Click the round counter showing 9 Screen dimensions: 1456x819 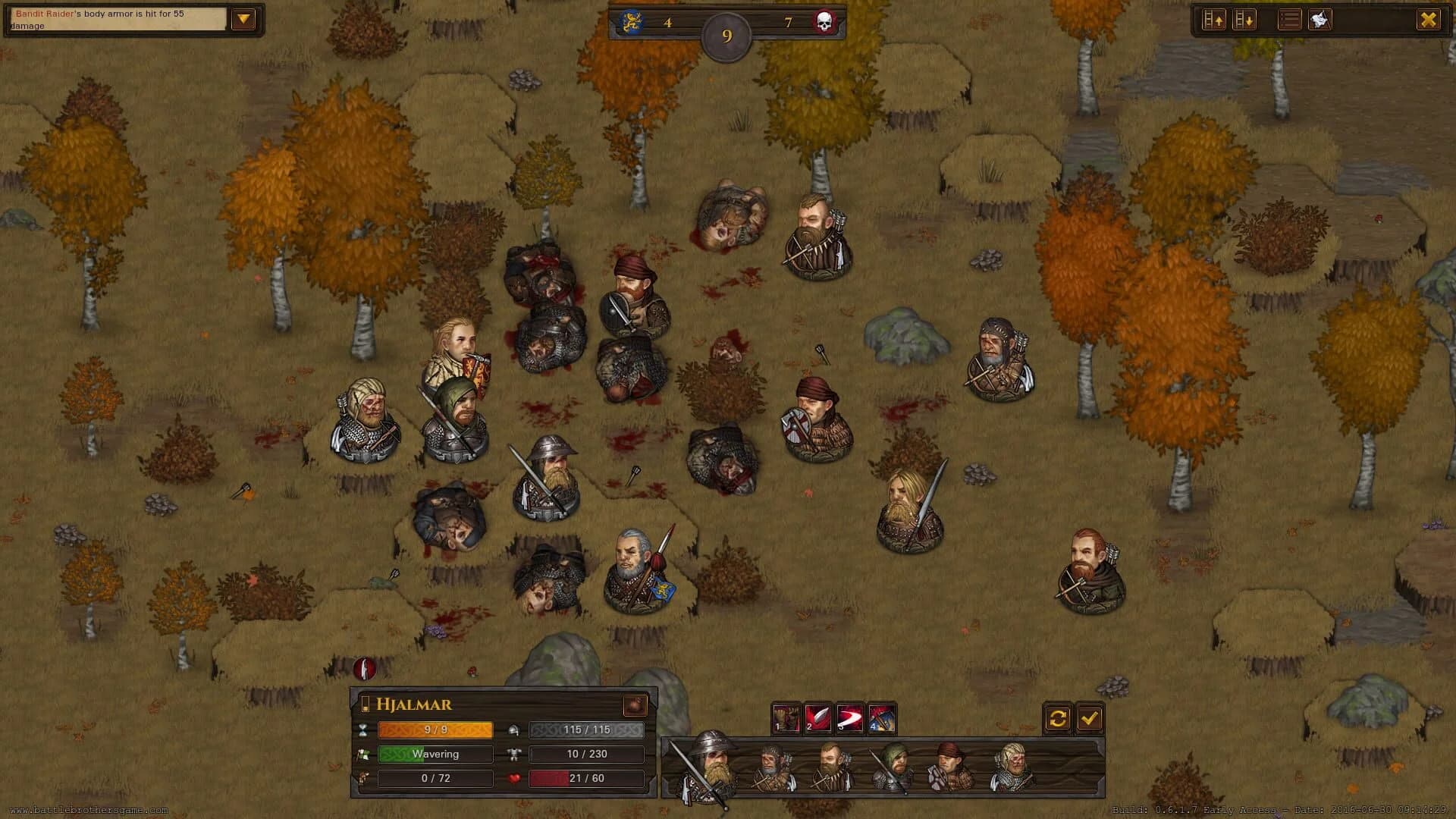(x=726, y=33)
